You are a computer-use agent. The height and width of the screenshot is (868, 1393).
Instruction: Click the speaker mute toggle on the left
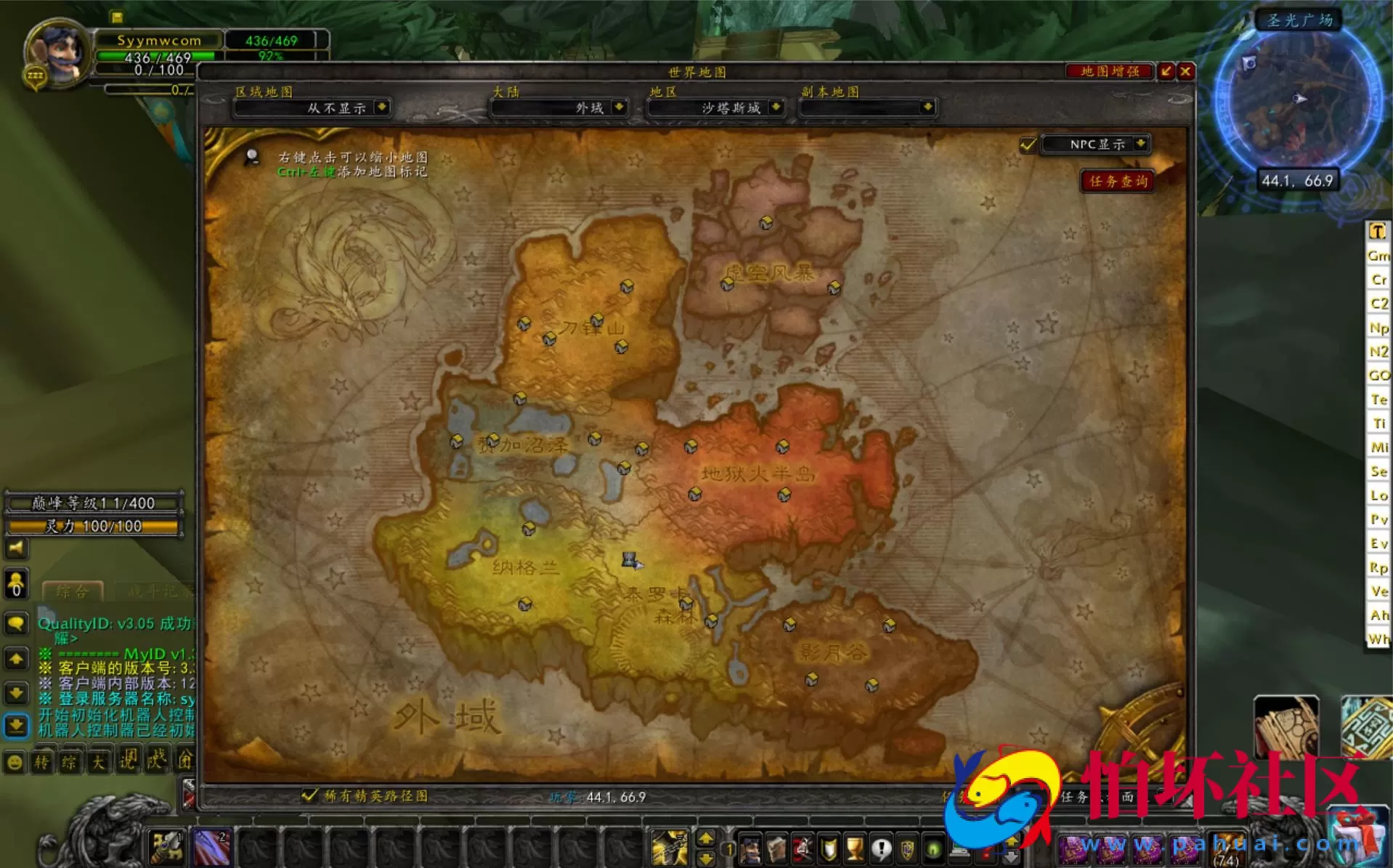click(x=16, y=549)
